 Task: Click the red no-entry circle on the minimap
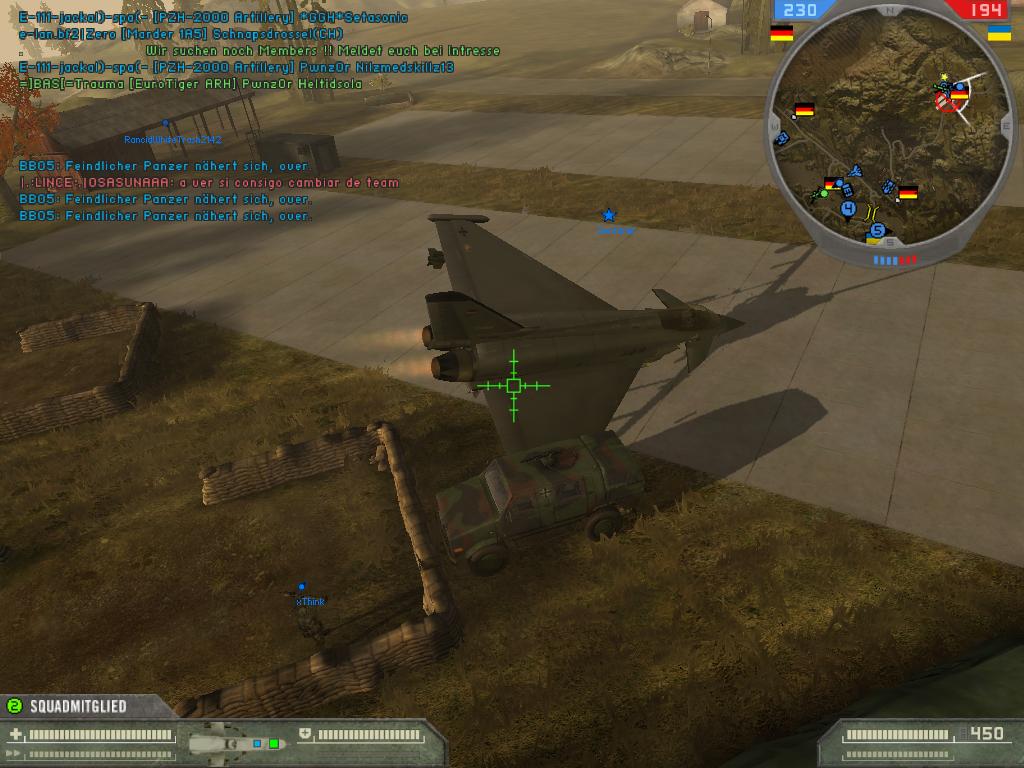[x=945, y=99]
